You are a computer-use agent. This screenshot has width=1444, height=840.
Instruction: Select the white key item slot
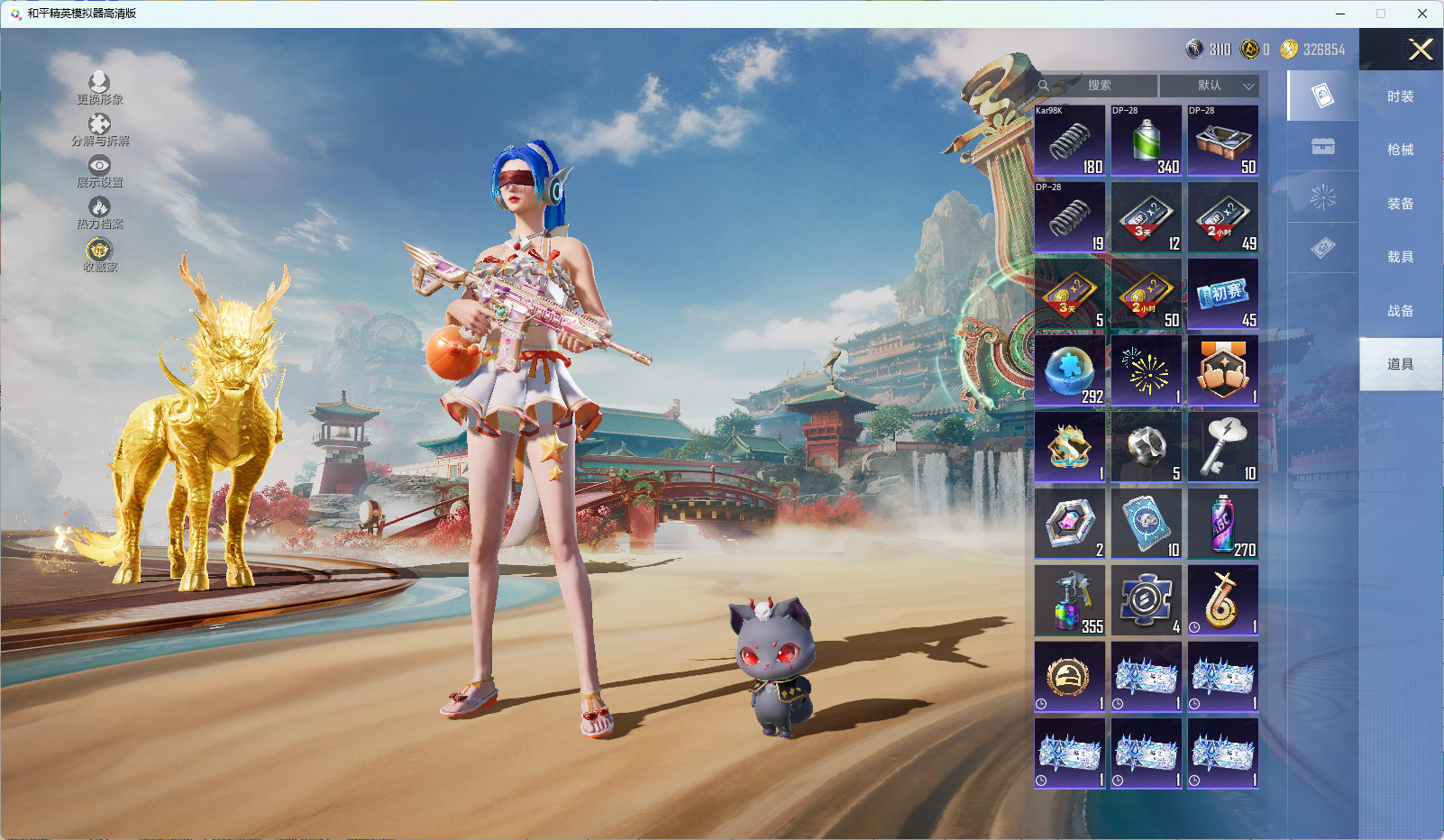[1223, 447]
